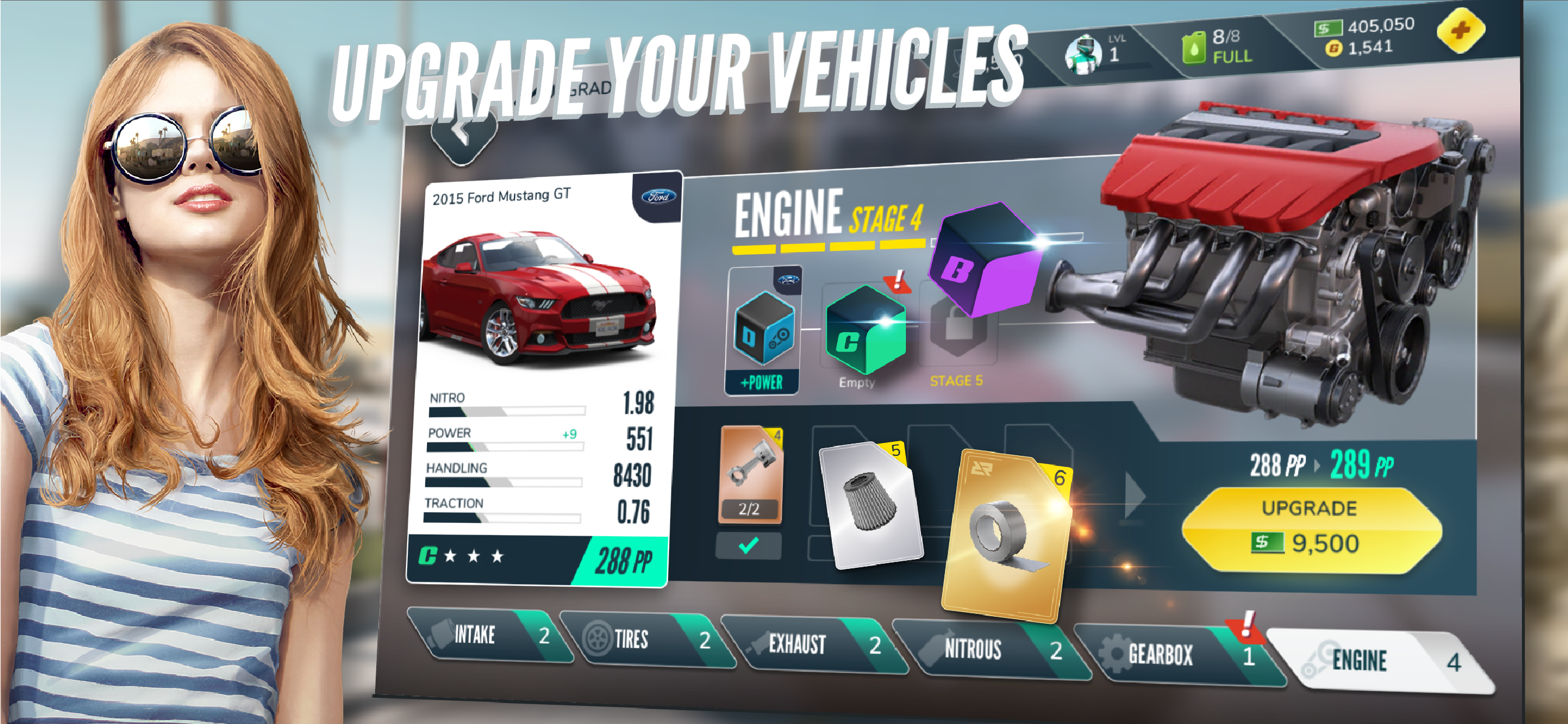
Task: Click the yellow plus icon in top-right corner
Action: coord(1461,31)
